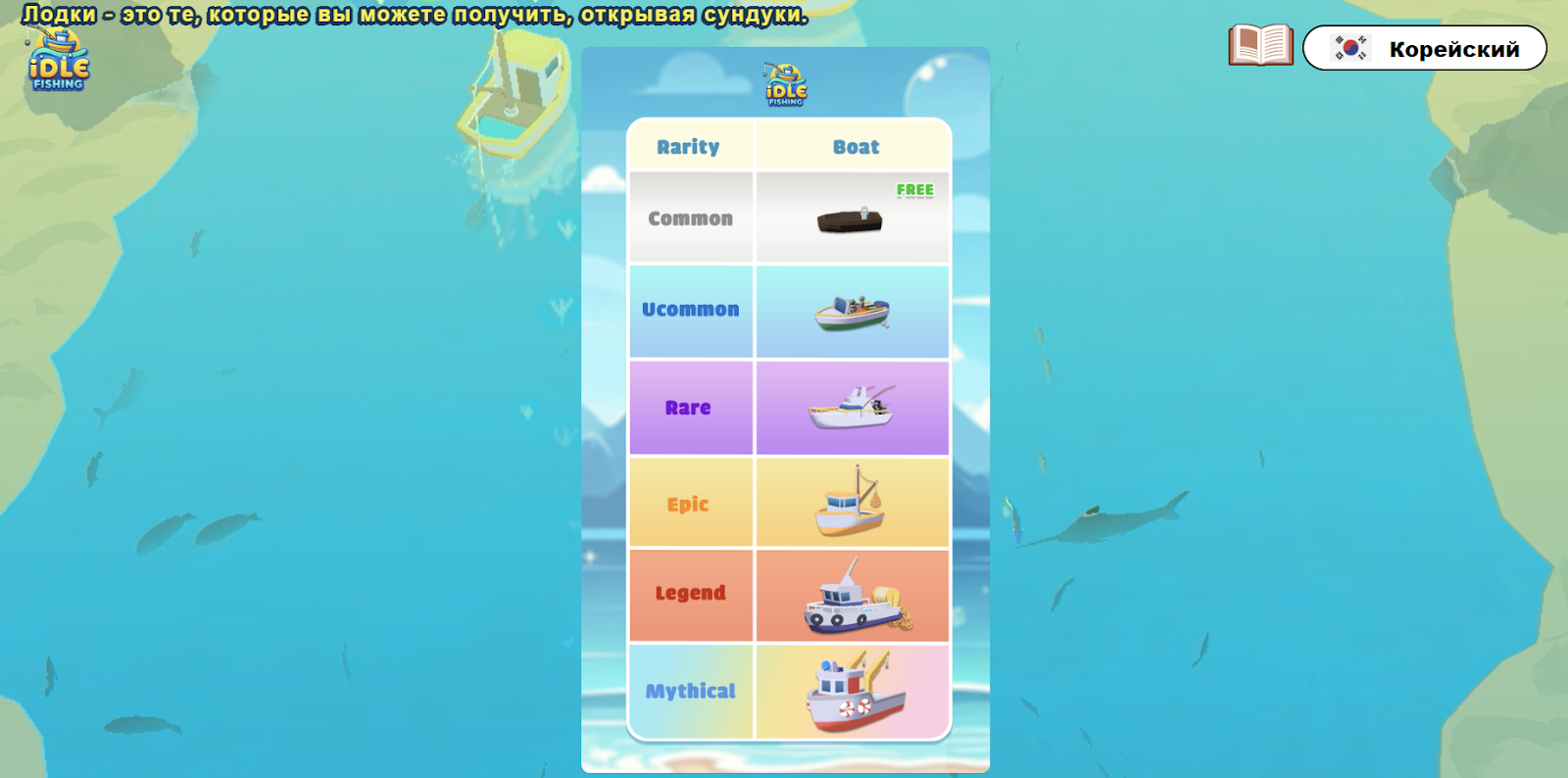Click the Legend rarity label

(691, 593)
